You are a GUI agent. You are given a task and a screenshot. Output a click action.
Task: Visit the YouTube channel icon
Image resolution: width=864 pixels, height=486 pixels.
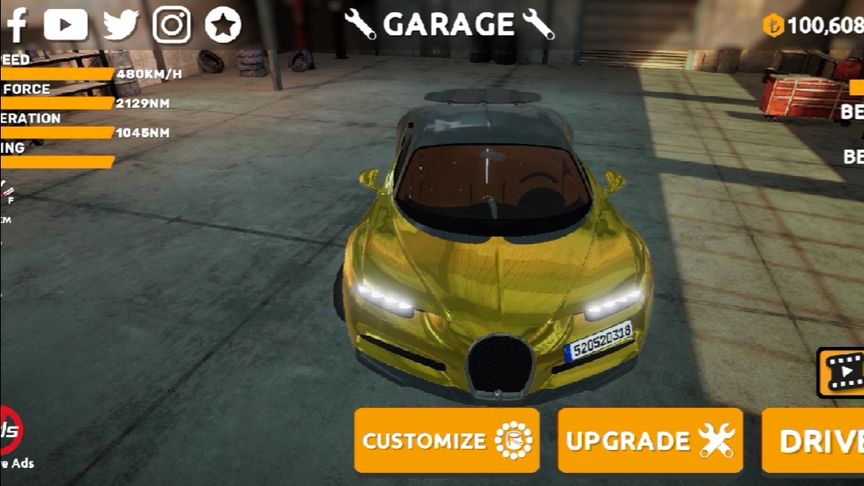(x=66, y=24)
